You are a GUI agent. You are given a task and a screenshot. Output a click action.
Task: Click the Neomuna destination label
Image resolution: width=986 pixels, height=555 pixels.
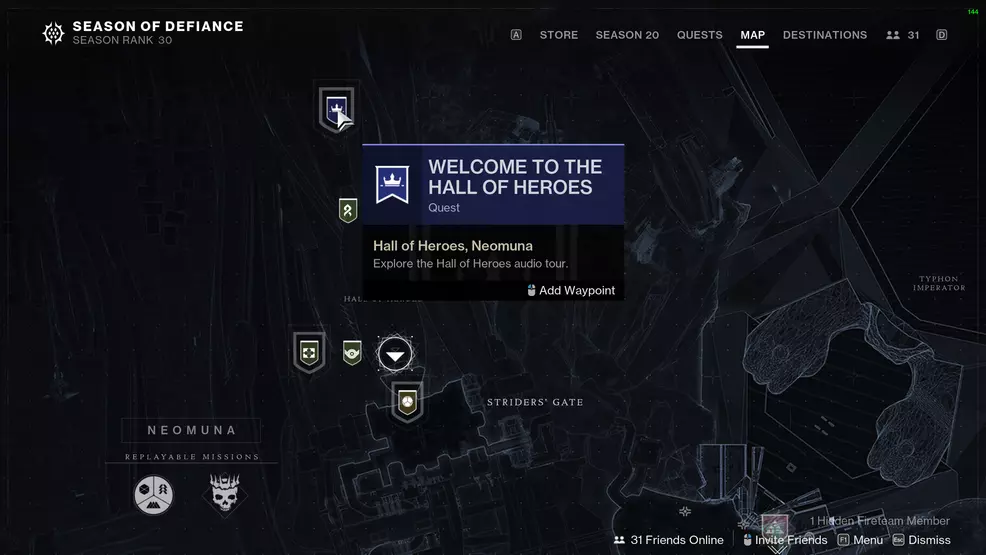(x=191, y=430)
